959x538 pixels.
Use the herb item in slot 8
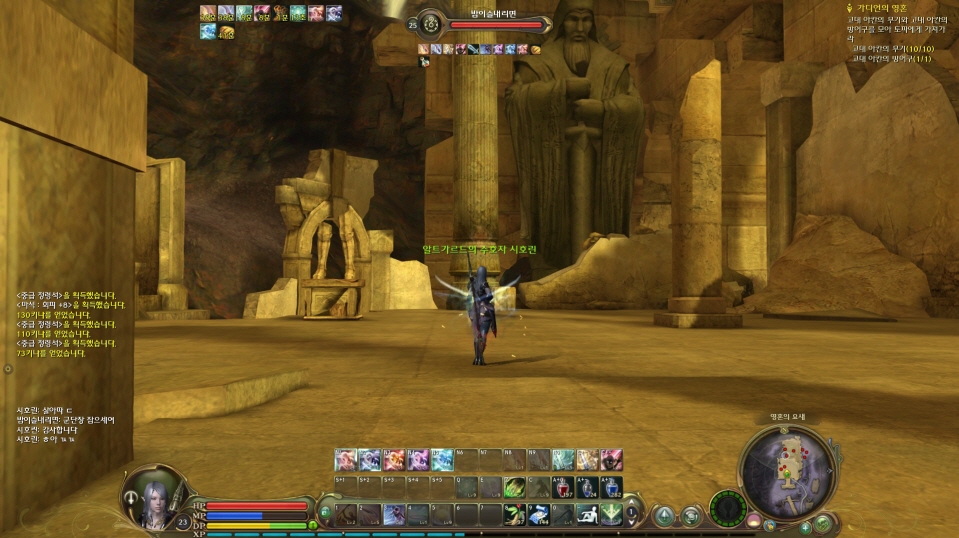[515, 514]
